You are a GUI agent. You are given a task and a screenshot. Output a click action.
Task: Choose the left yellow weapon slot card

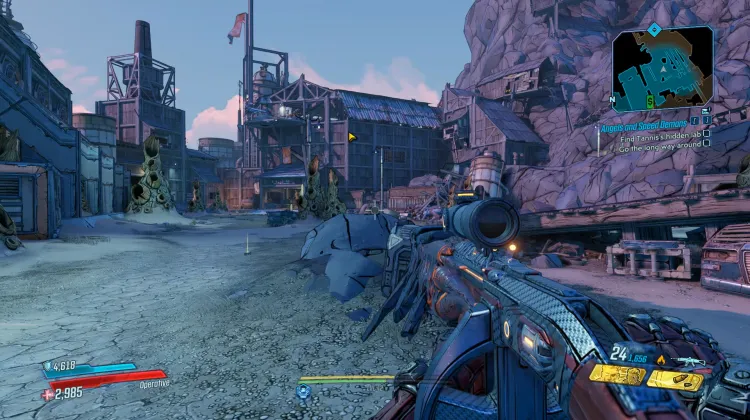click(615, 375)
